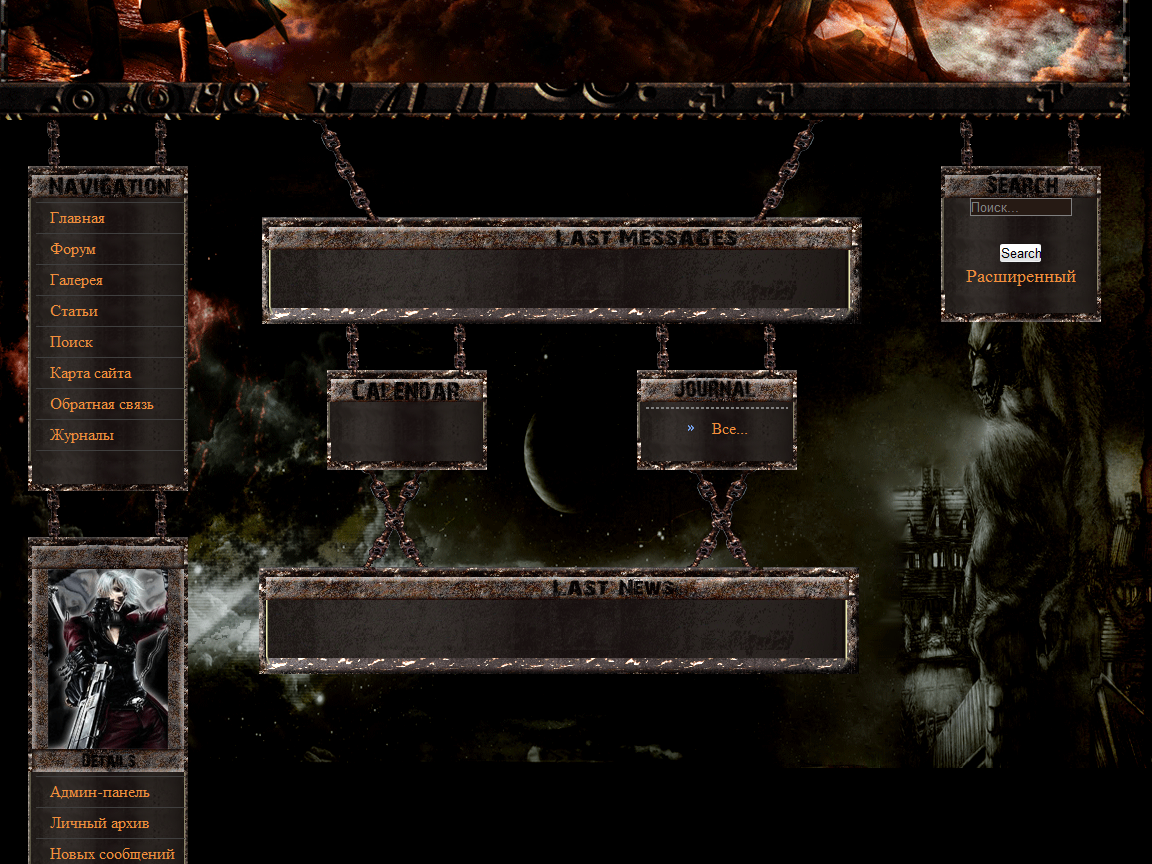Show the Карта сайта page
Screen dimensions: 1152x864
[x=90, y=373]
